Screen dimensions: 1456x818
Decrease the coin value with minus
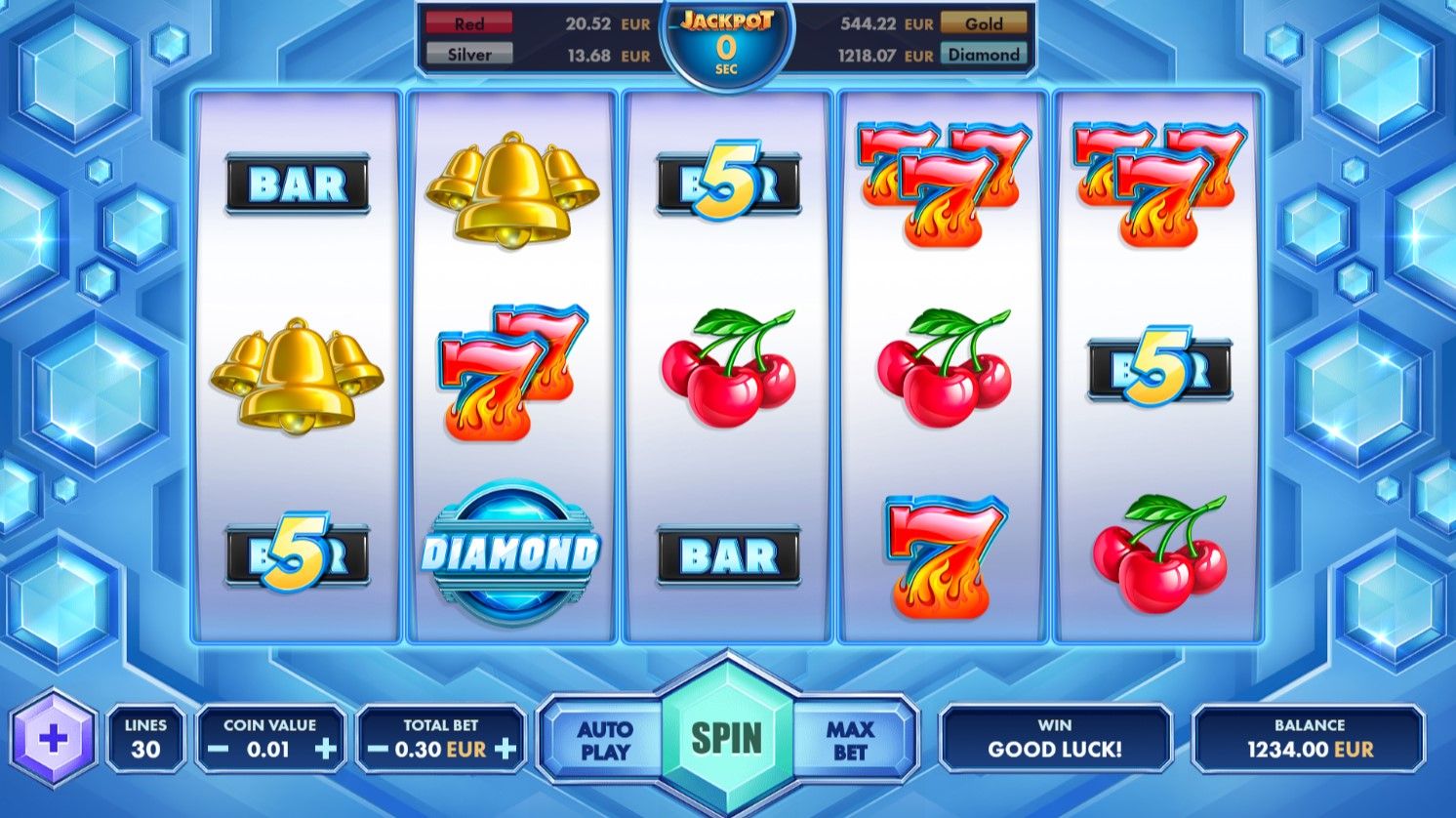[220, 750]
